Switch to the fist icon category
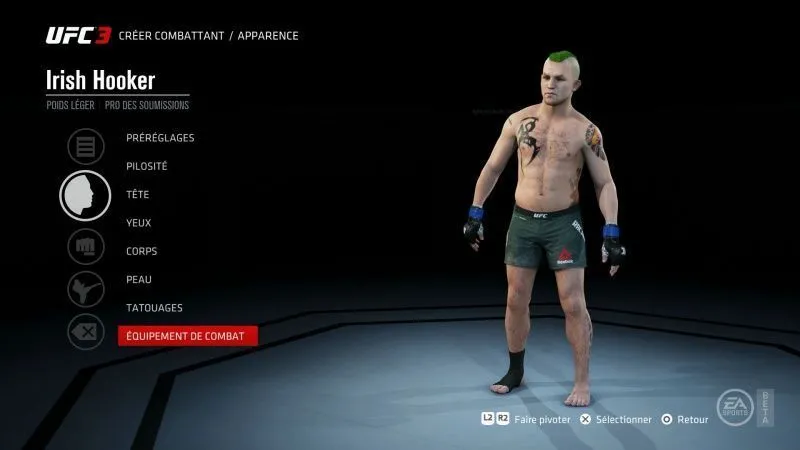Image resolution: width=800 pixels, height=450 pixels. (x=85, y=246)
